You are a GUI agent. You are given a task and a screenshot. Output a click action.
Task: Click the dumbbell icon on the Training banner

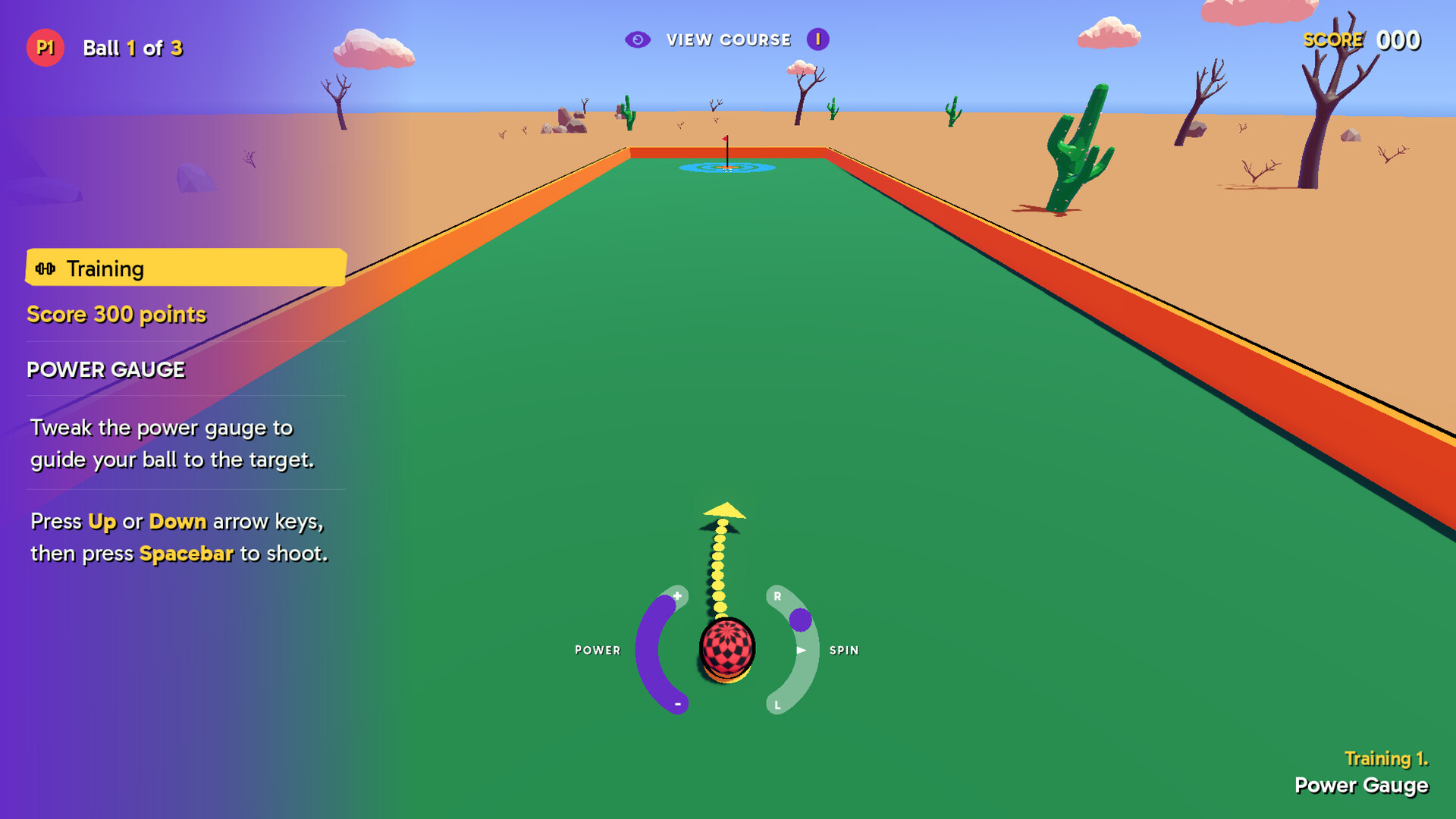pos(46,268)
